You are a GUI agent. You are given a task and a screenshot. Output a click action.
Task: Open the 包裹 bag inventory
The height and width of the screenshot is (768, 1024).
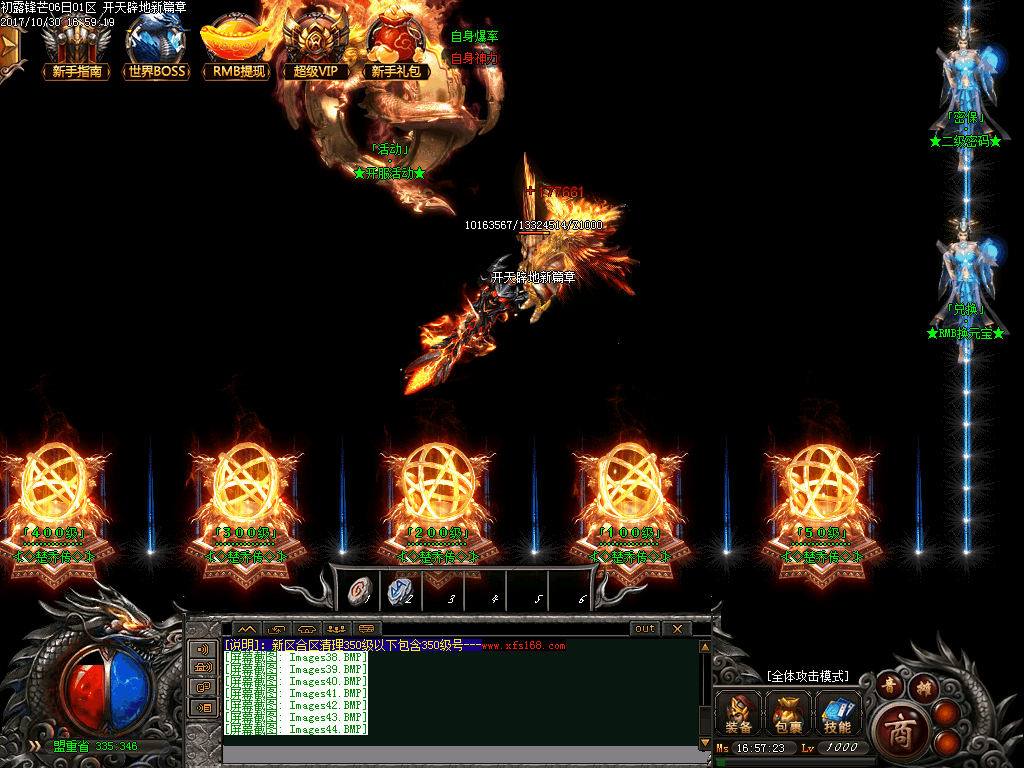coord(788,714)
